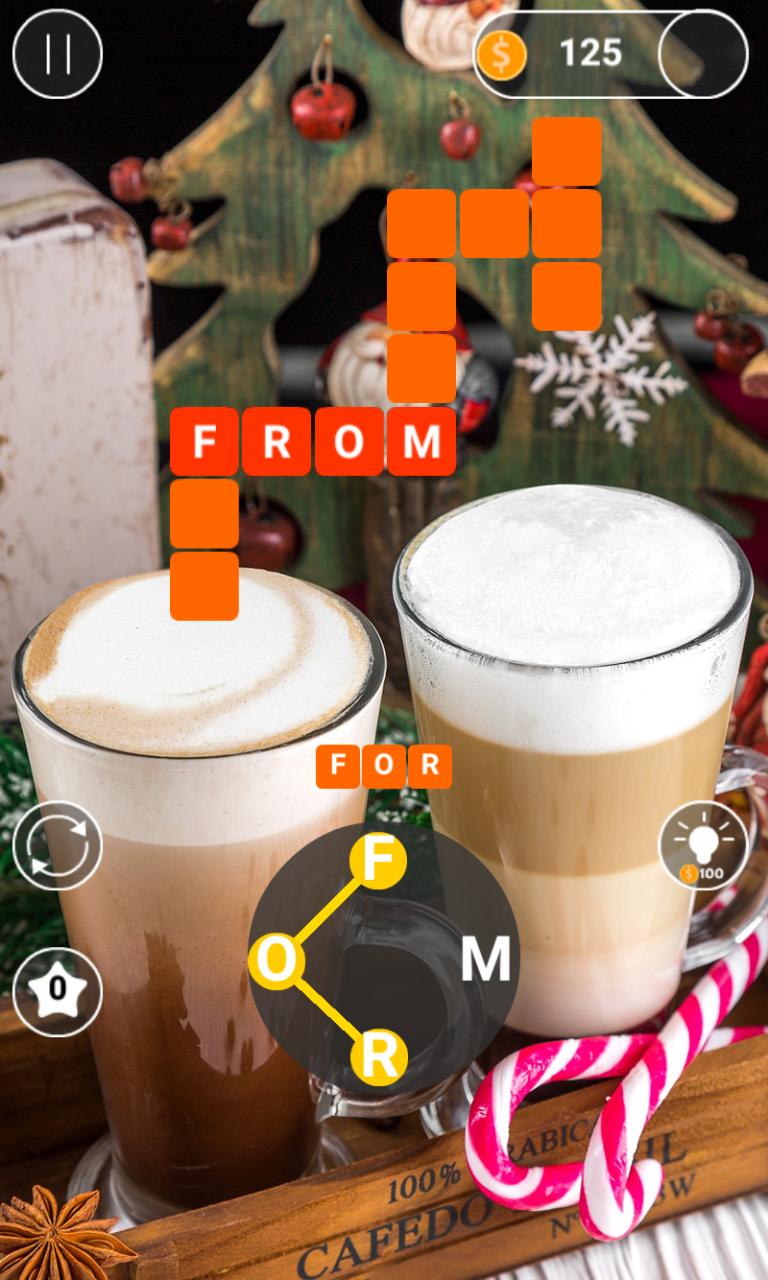Select letter F on the wheel
This screenshot has width=768, height=1280.
[377, 860]
